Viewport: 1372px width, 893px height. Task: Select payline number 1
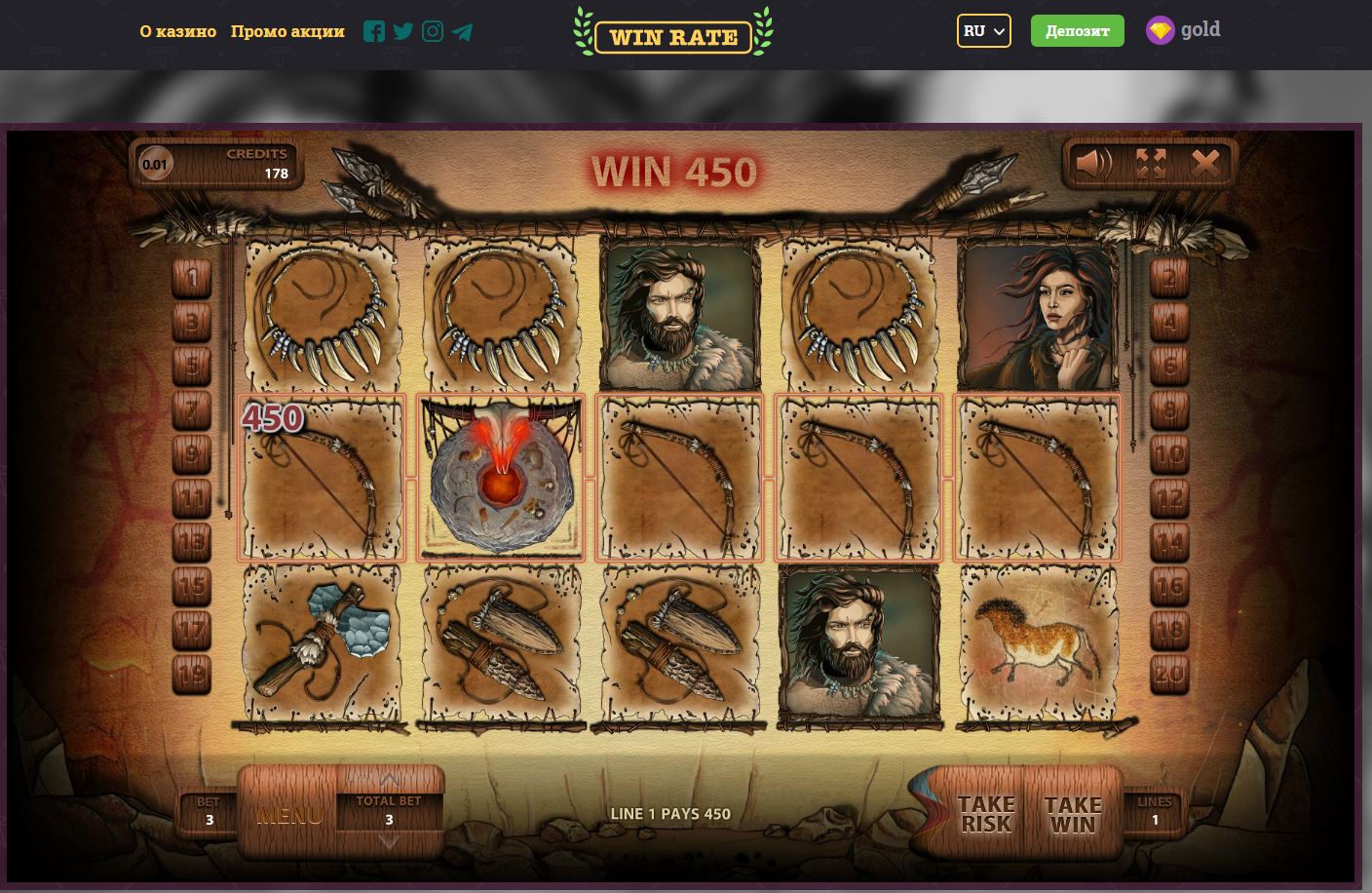coord(192,280)
